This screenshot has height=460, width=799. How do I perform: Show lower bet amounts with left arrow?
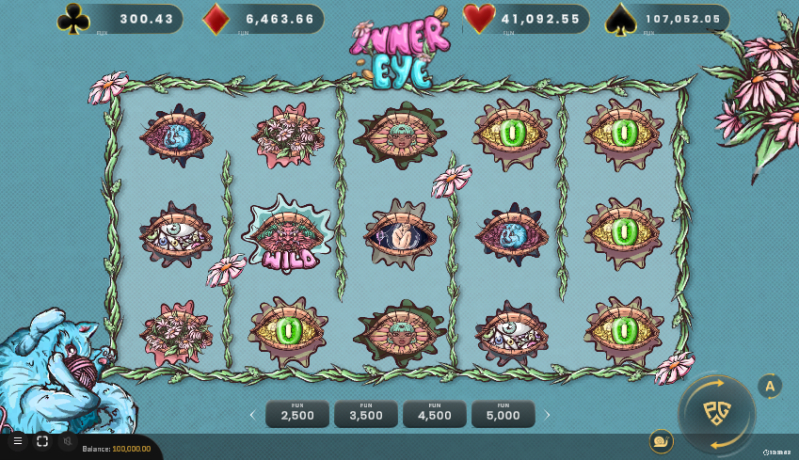pos(252,414)
